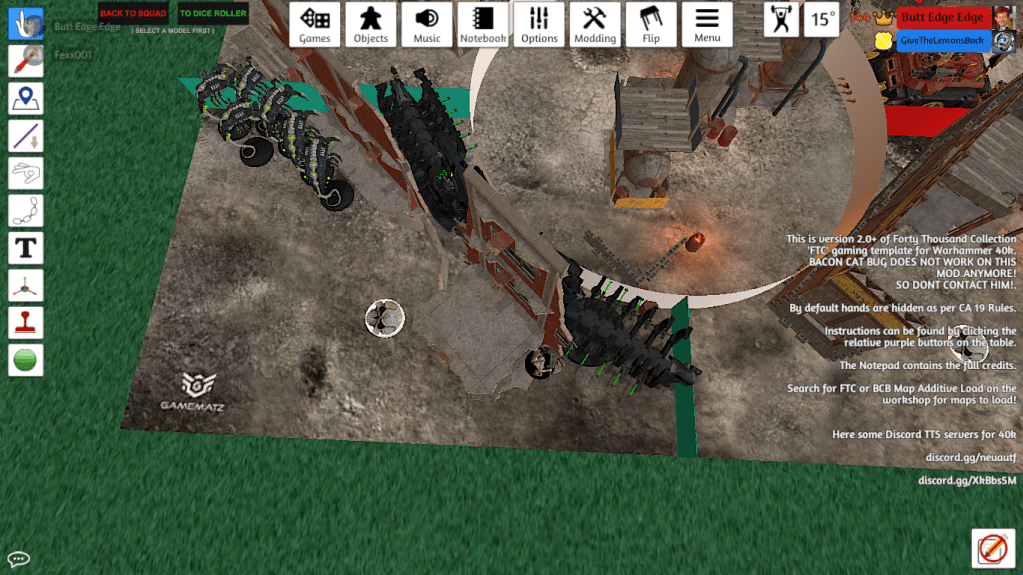Open the Games menu
The height and width of the screenshot is (575, 1023).
tap(315, 24)
